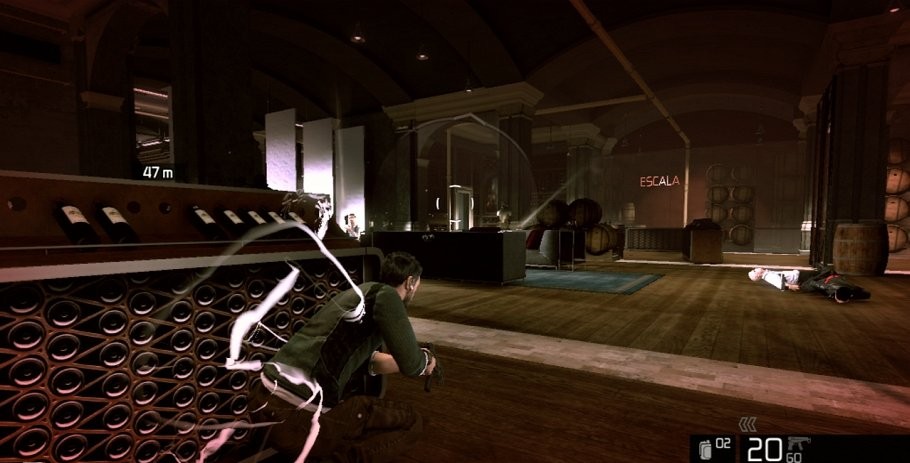
Task: Click the mark and execute chevrons
Action: (747, 424)
